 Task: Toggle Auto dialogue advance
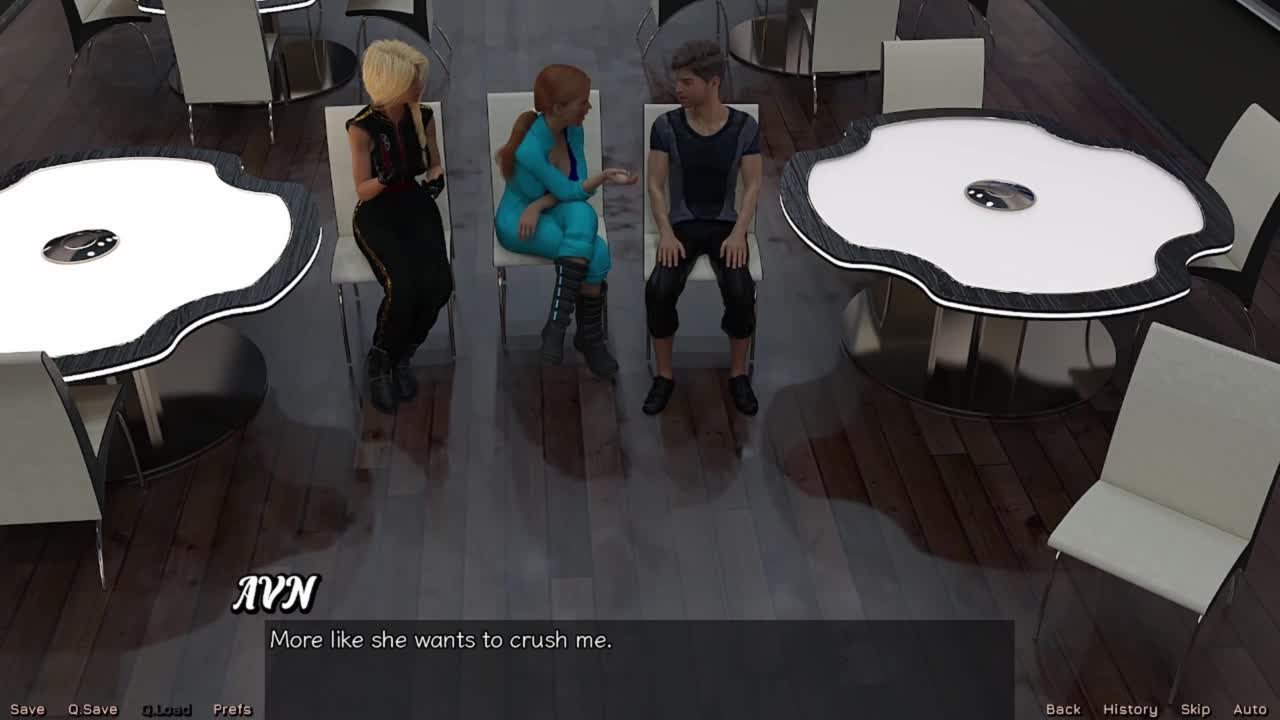pyautogui.click(x=1250, y=709)
